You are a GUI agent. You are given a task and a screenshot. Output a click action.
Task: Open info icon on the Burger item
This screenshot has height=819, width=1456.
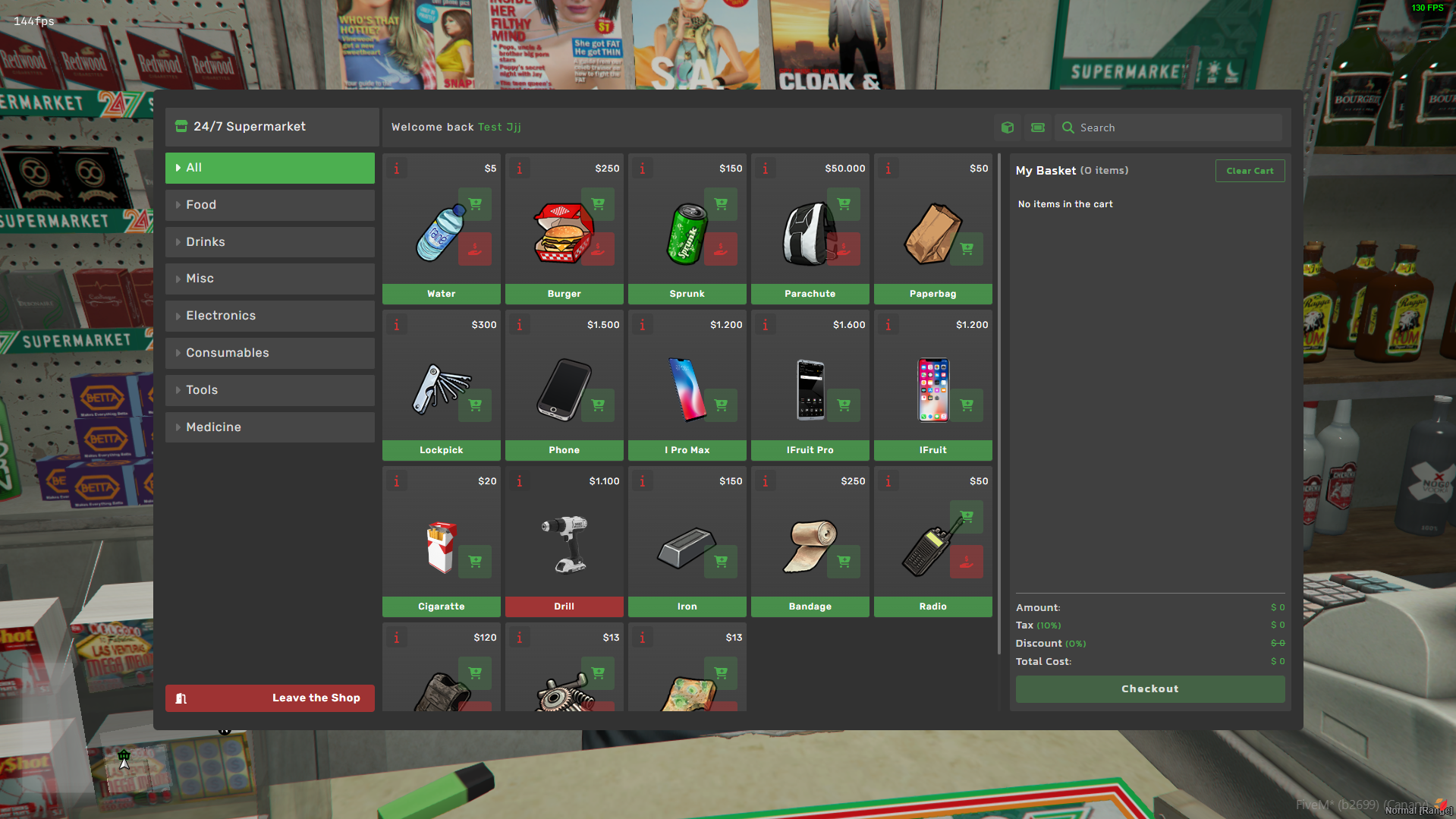(519, 169)
